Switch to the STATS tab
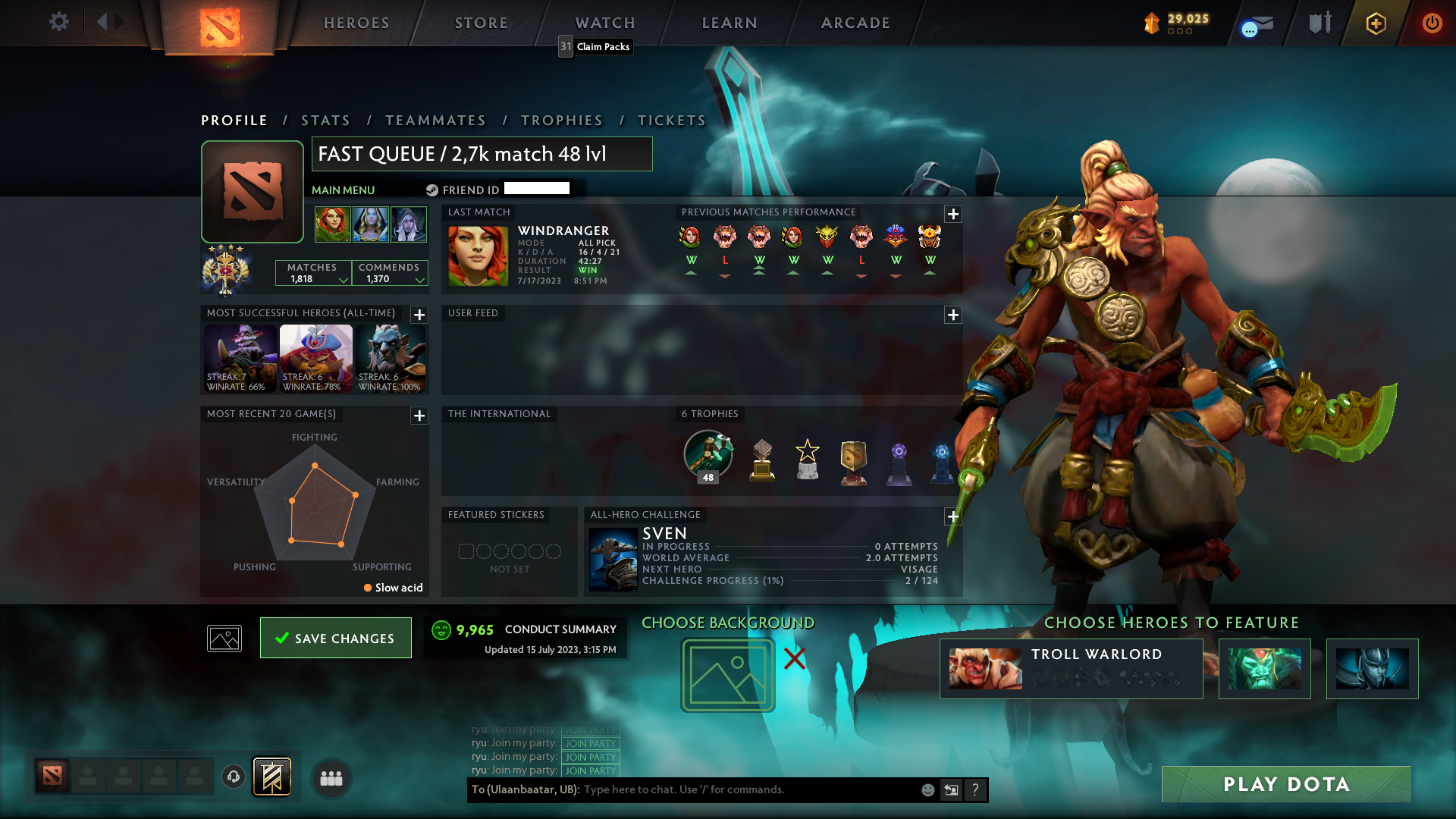The width and height of the screenshot is (1456, 819). pos(325,120)
